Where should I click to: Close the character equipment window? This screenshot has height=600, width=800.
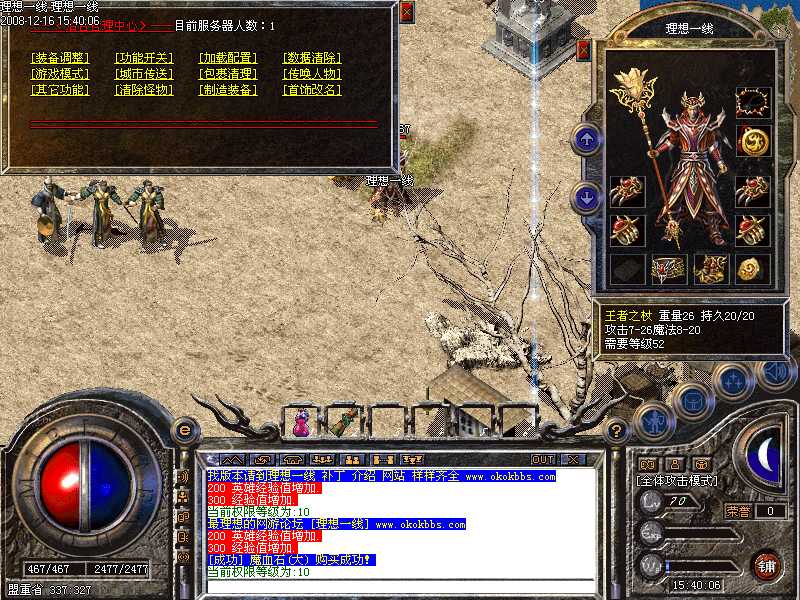point(584,50)
